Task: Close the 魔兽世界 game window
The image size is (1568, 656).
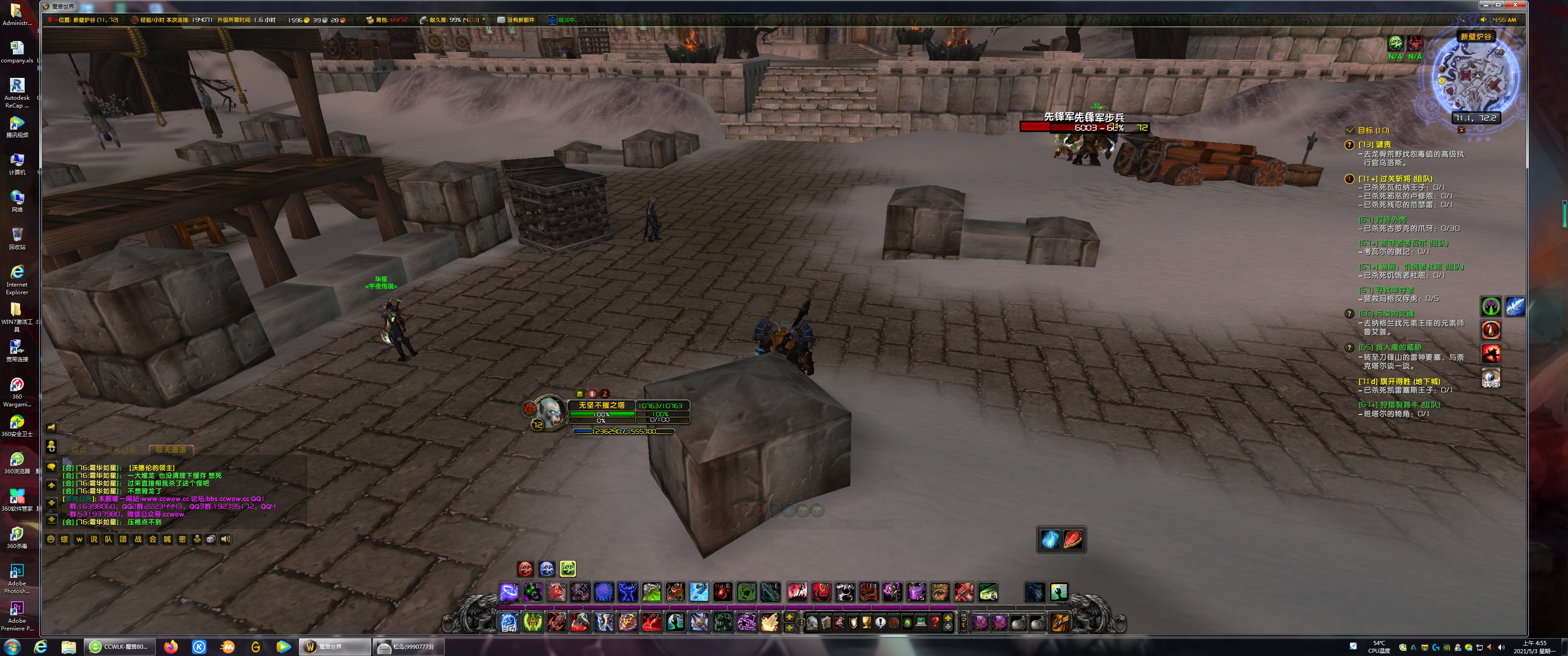Action: 1515,5
